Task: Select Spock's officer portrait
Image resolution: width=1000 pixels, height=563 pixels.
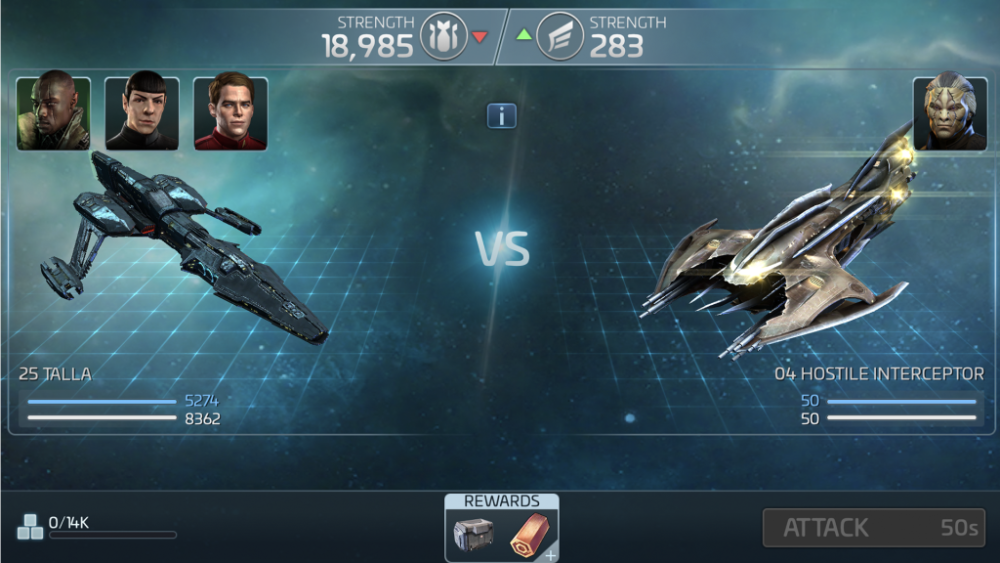Action: (142, 114)
